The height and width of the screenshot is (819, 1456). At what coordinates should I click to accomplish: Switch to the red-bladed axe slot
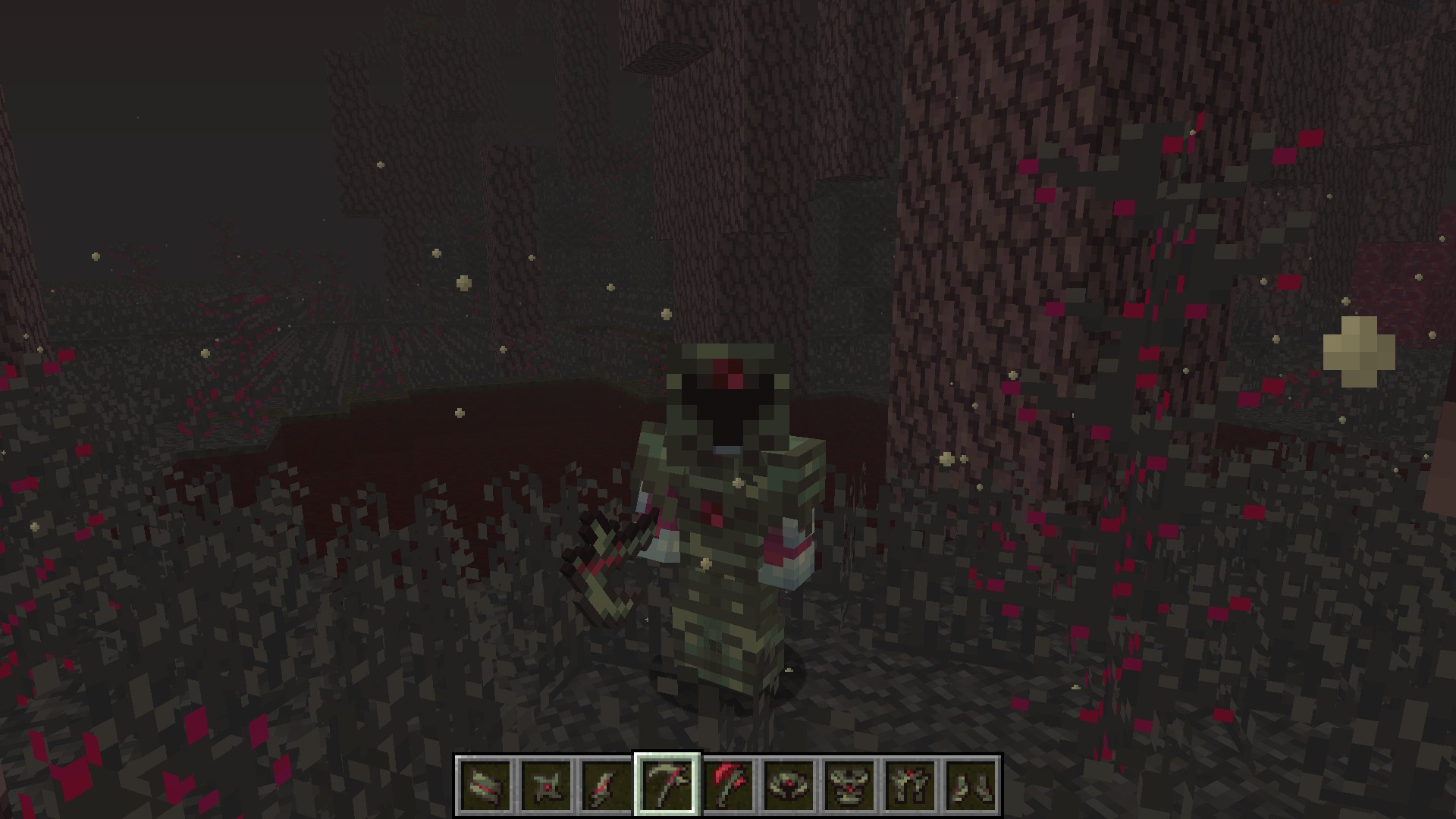728,784
